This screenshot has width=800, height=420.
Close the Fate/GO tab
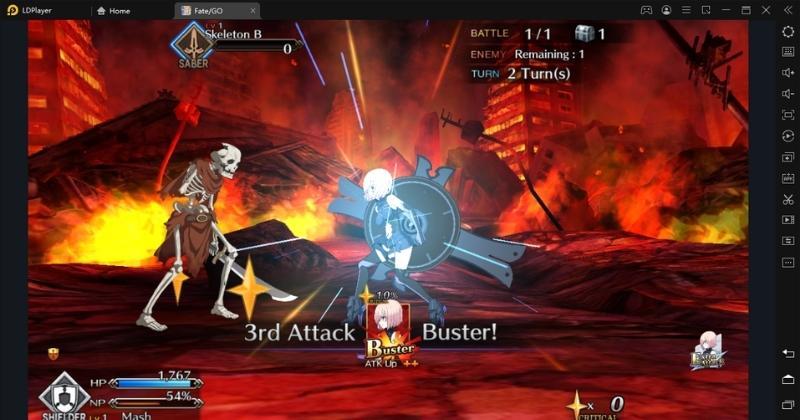[x=253, y=10]
